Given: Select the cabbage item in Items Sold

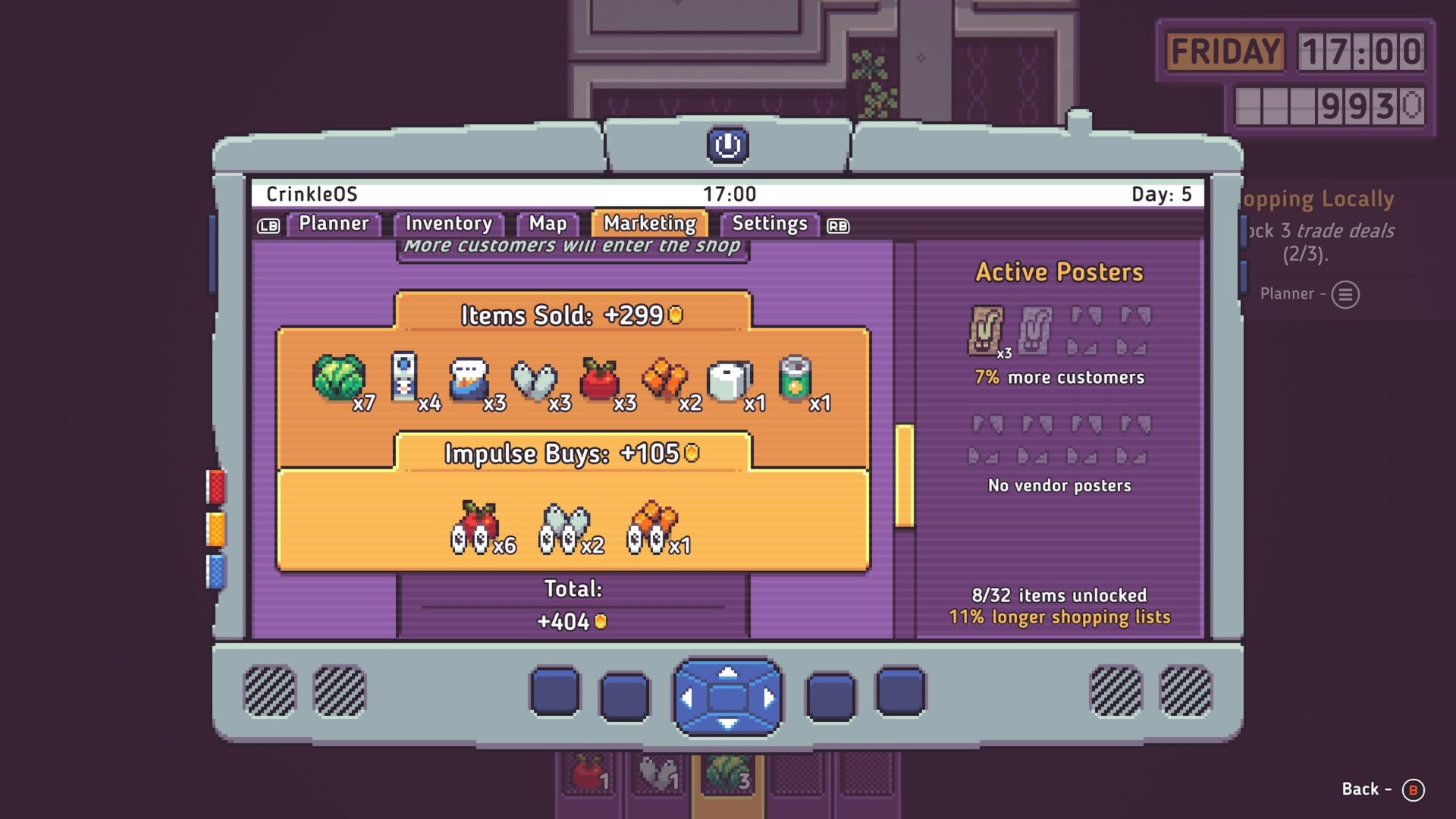Looking at the screenshot, I should tap(338, 377).
